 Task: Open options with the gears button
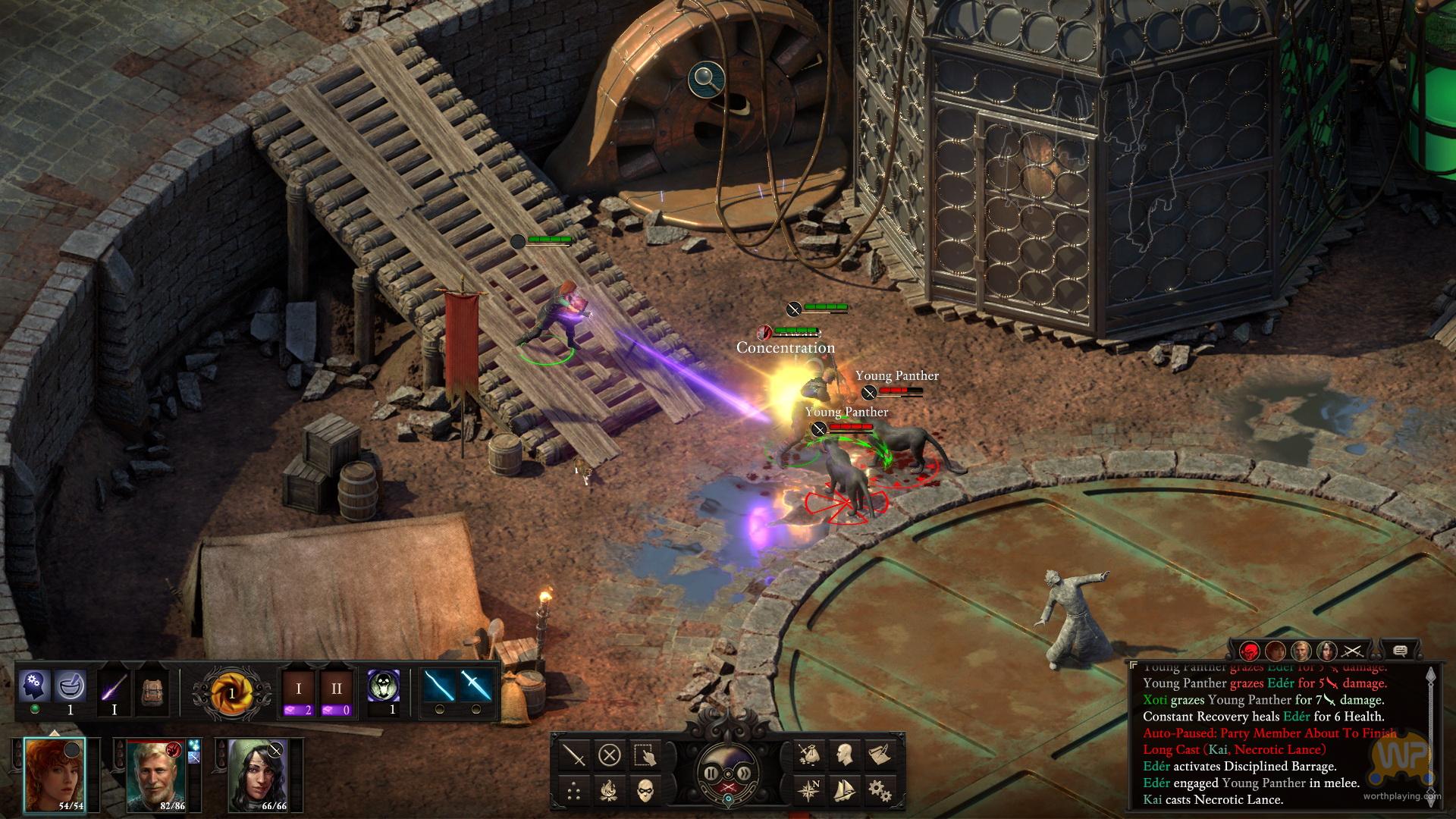point(880,791)
